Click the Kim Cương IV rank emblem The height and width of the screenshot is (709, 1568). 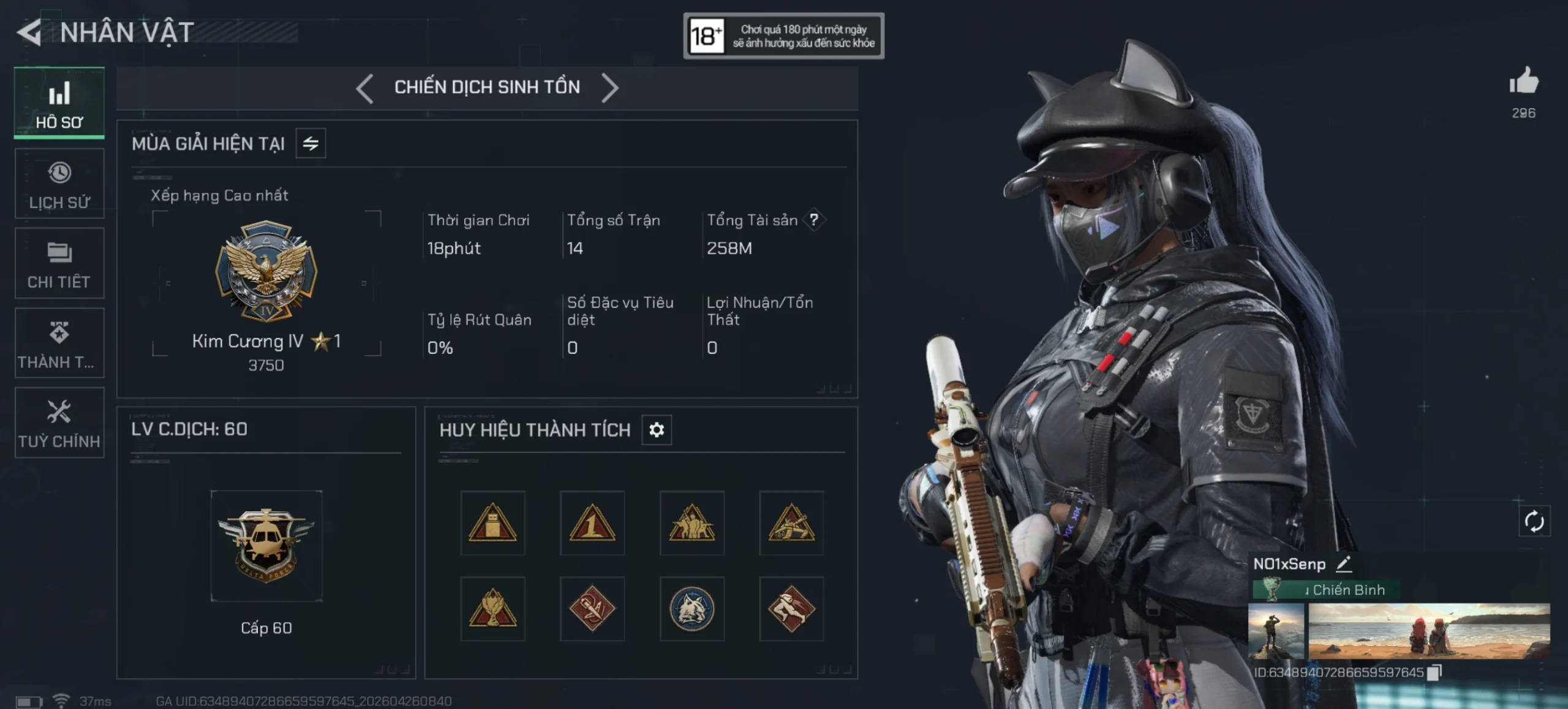pos(266,271)
